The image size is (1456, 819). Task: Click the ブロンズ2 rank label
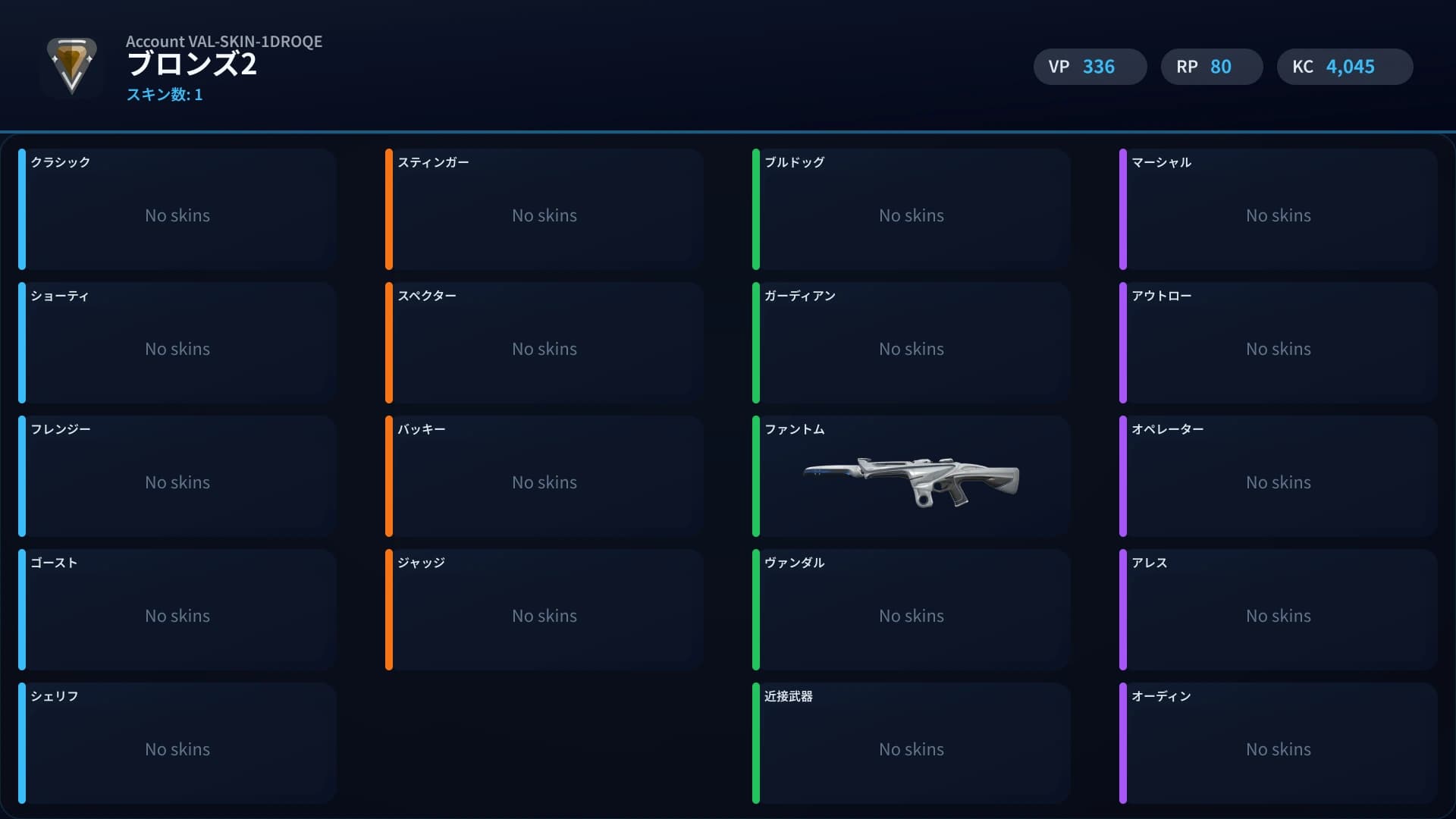point(192,65)
